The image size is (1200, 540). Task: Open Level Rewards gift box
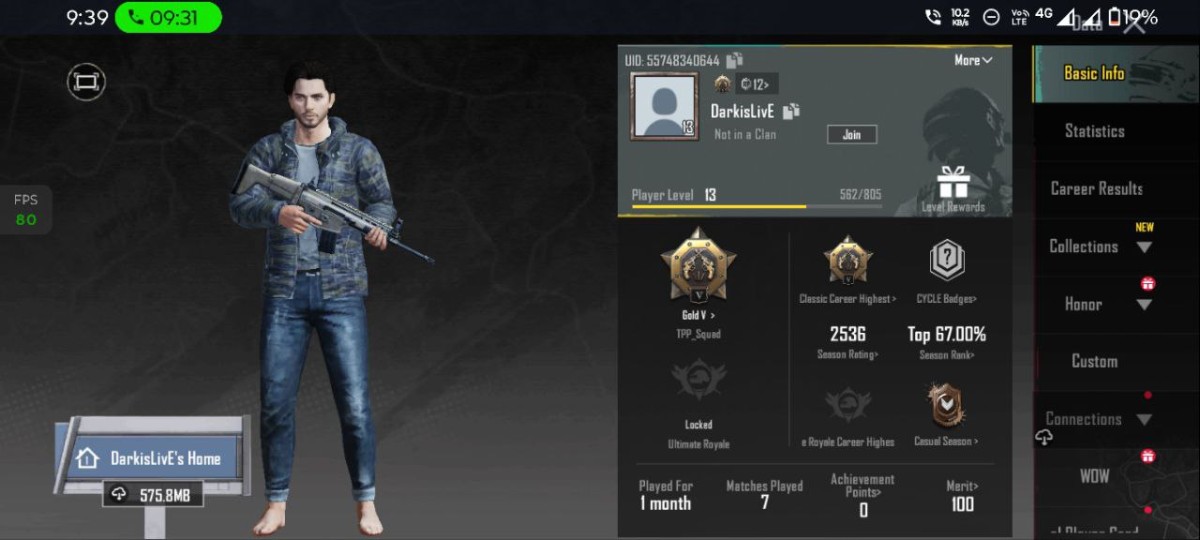coord(953,188)
